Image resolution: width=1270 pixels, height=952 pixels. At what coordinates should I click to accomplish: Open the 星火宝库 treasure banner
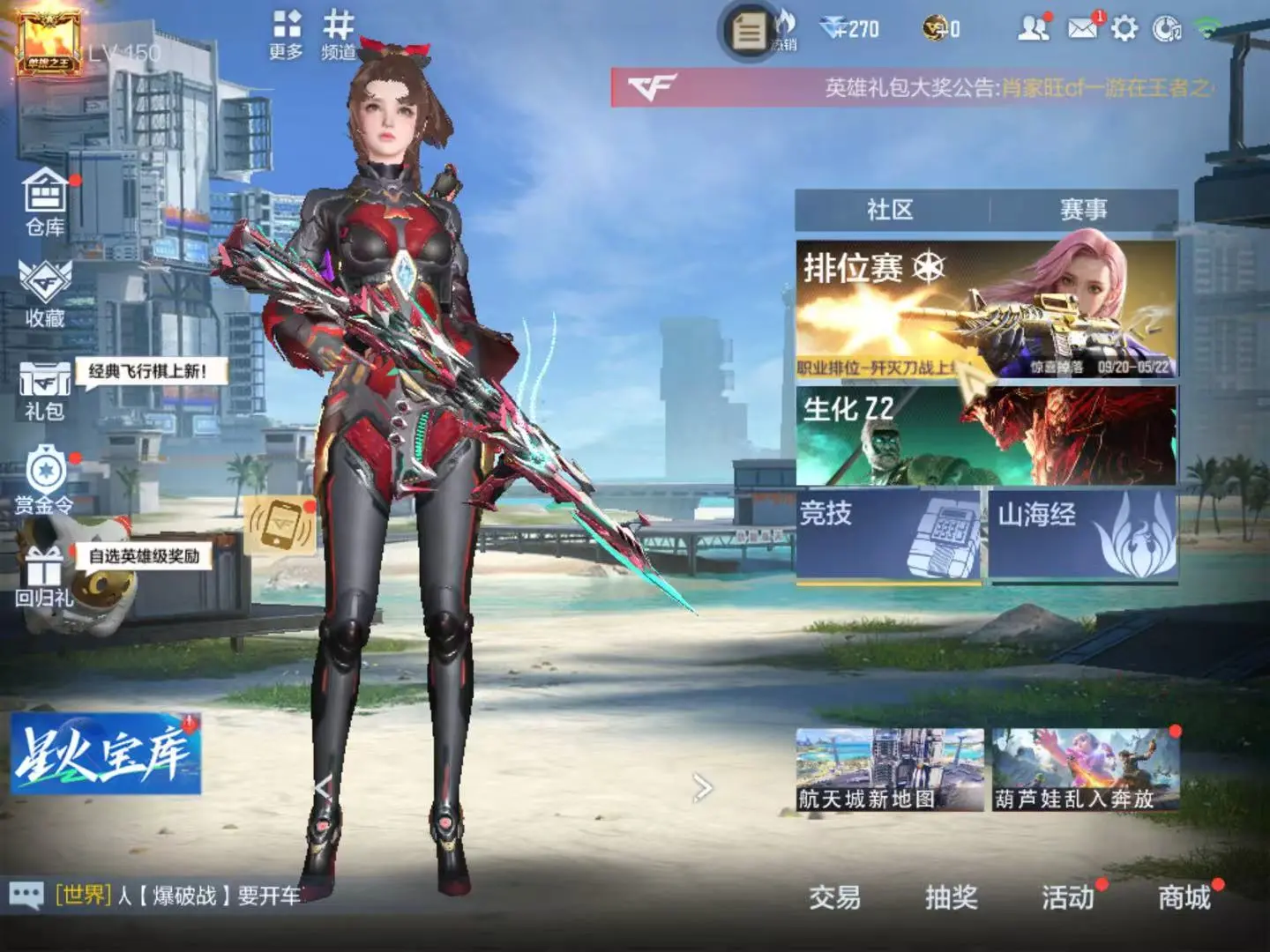tap(106, 755)
